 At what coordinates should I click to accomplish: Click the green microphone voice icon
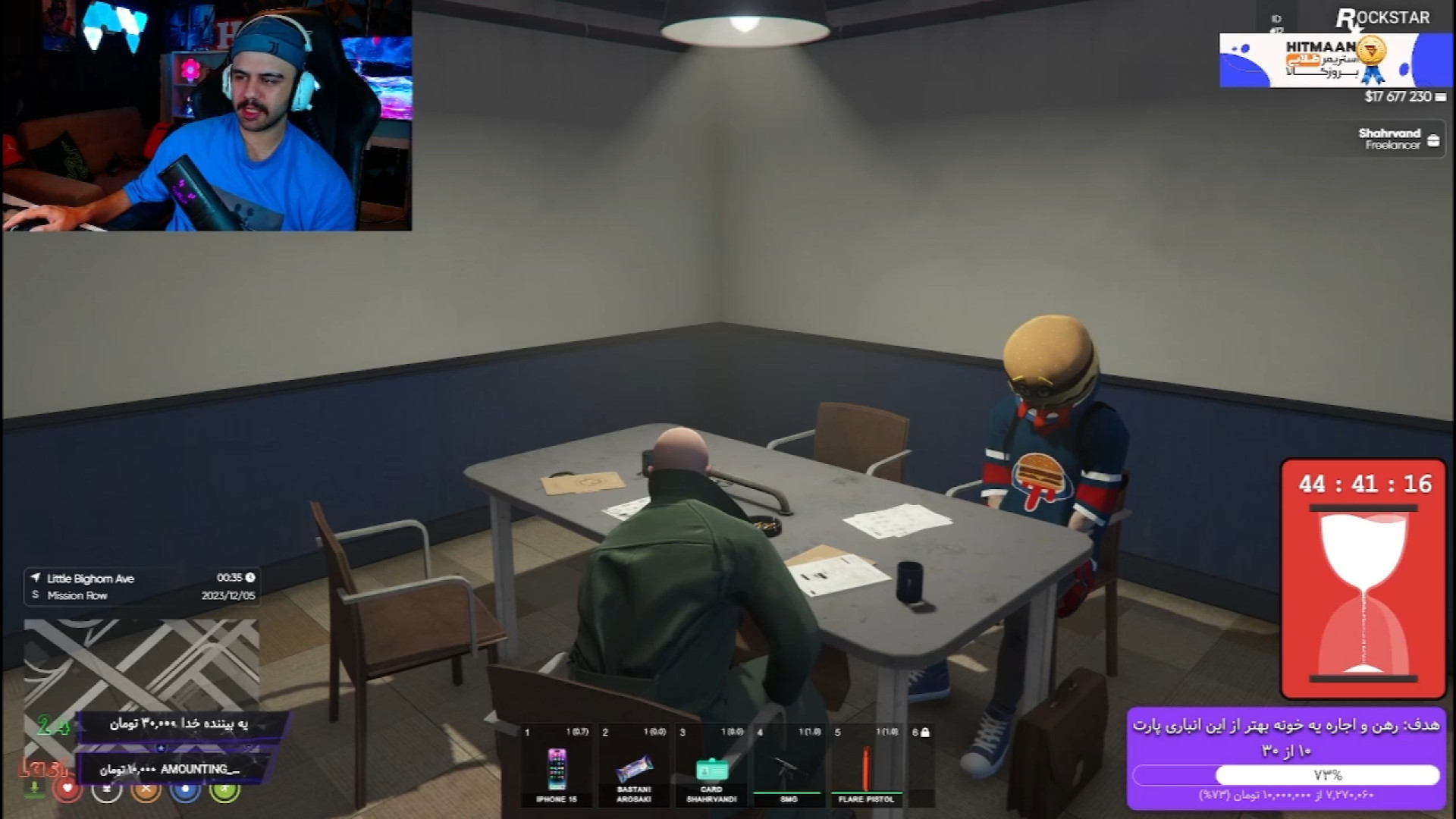(x=34, y=789)
